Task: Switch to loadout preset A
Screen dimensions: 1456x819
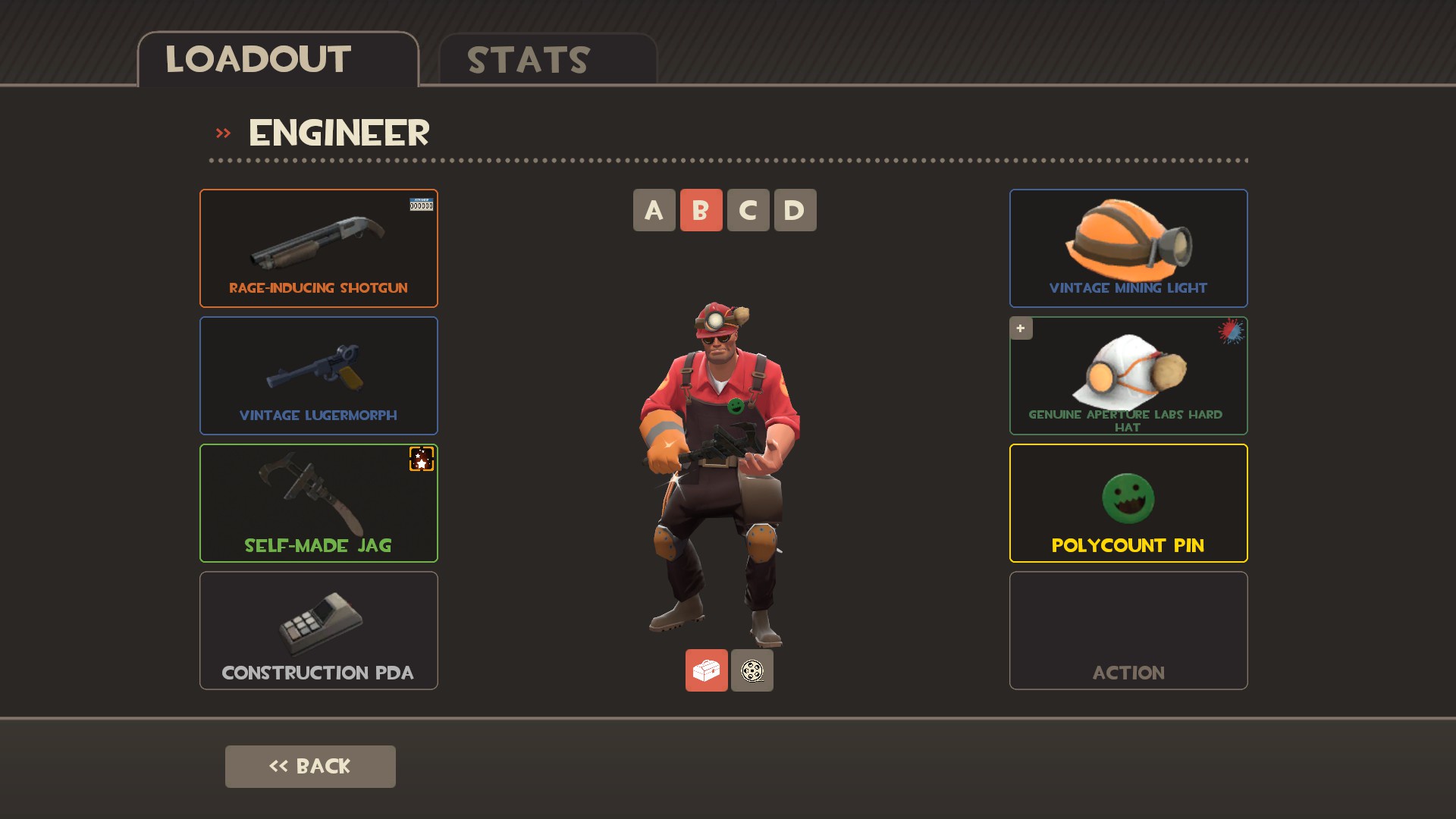Action: [x=654, y=210]
